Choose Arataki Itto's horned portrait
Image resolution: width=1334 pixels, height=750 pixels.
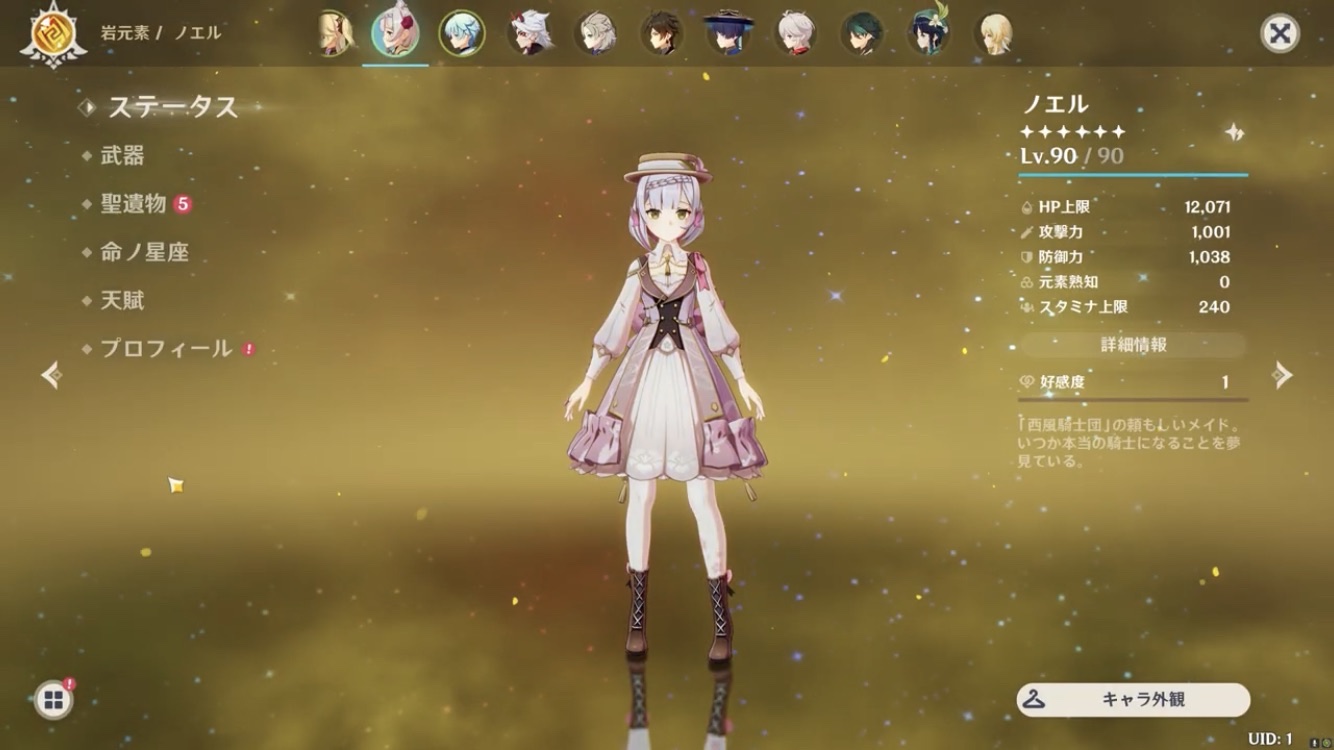[528, 34]
